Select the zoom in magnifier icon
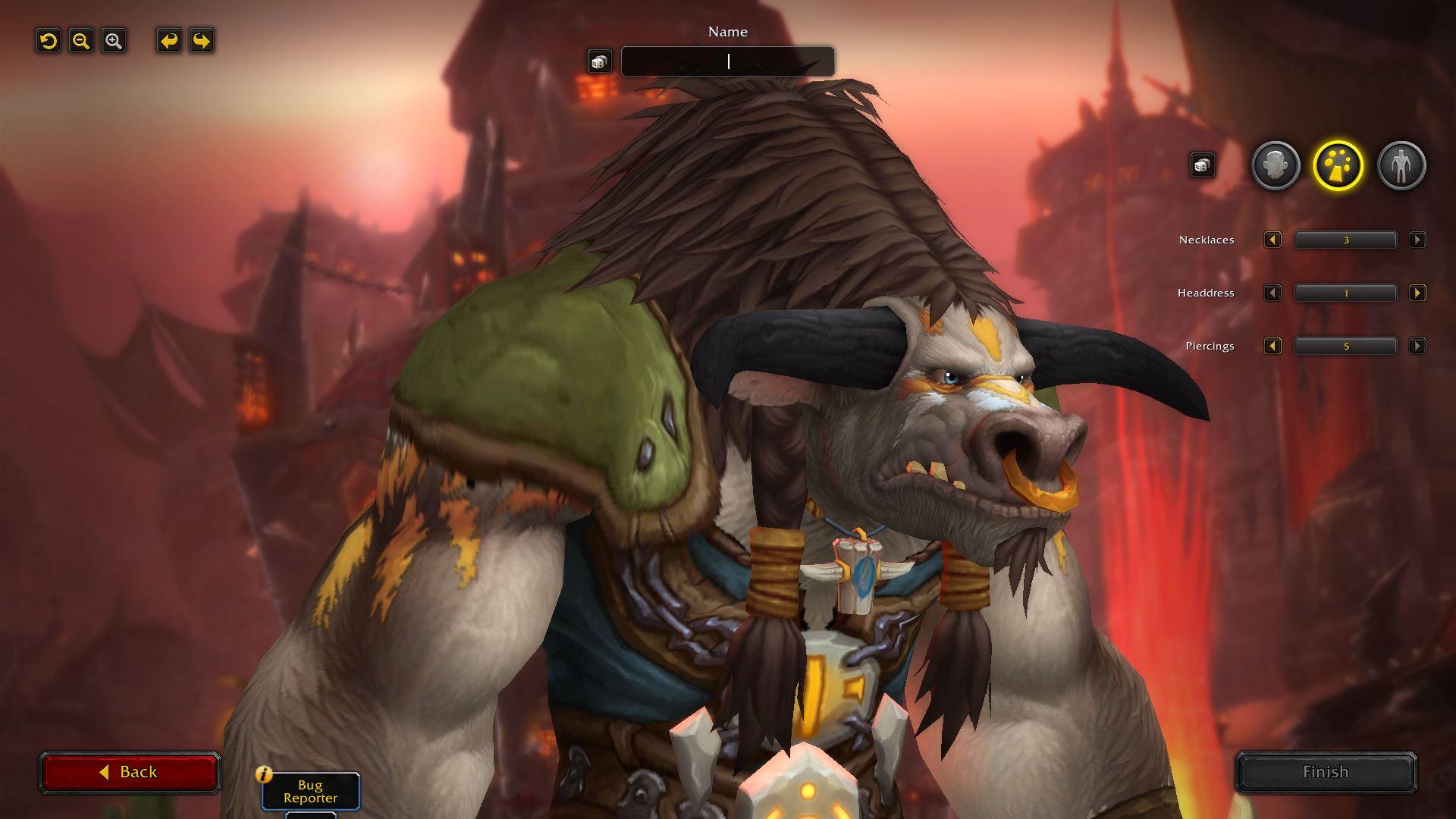This screenshot has width=1456, height=819. click(x=112, y=41)
